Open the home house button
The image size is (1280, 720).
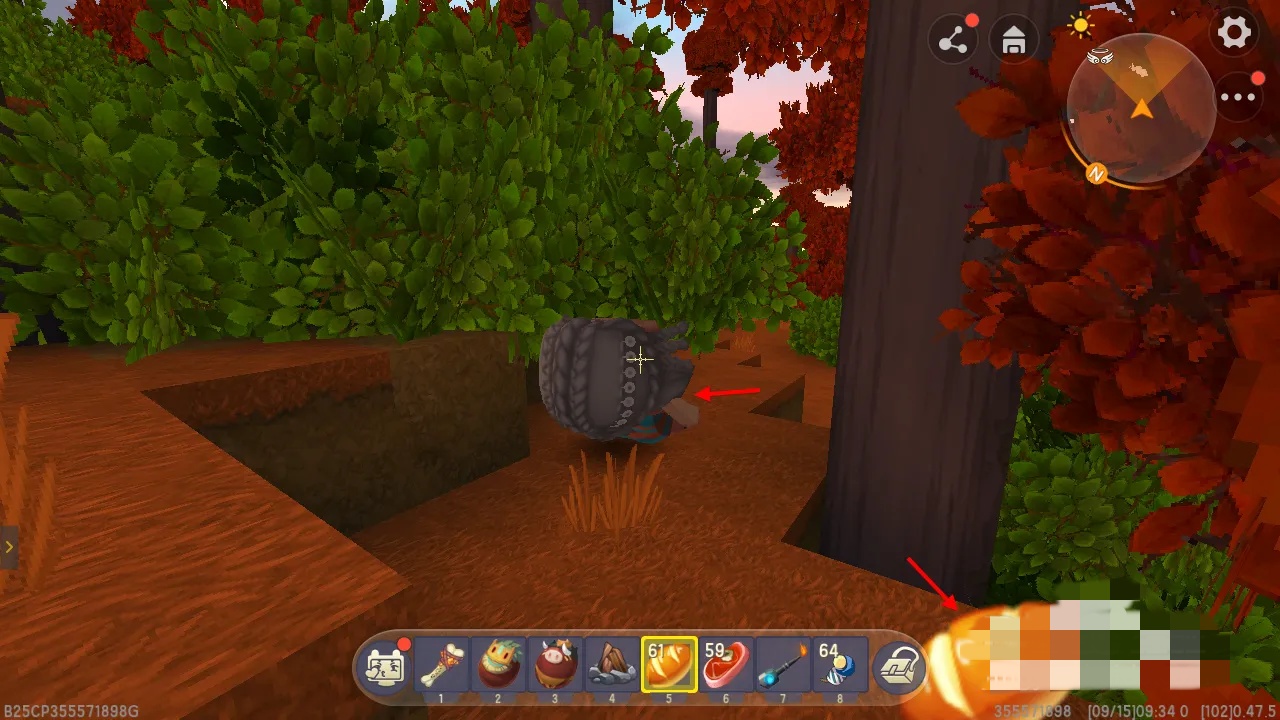tap(1013, 41)
